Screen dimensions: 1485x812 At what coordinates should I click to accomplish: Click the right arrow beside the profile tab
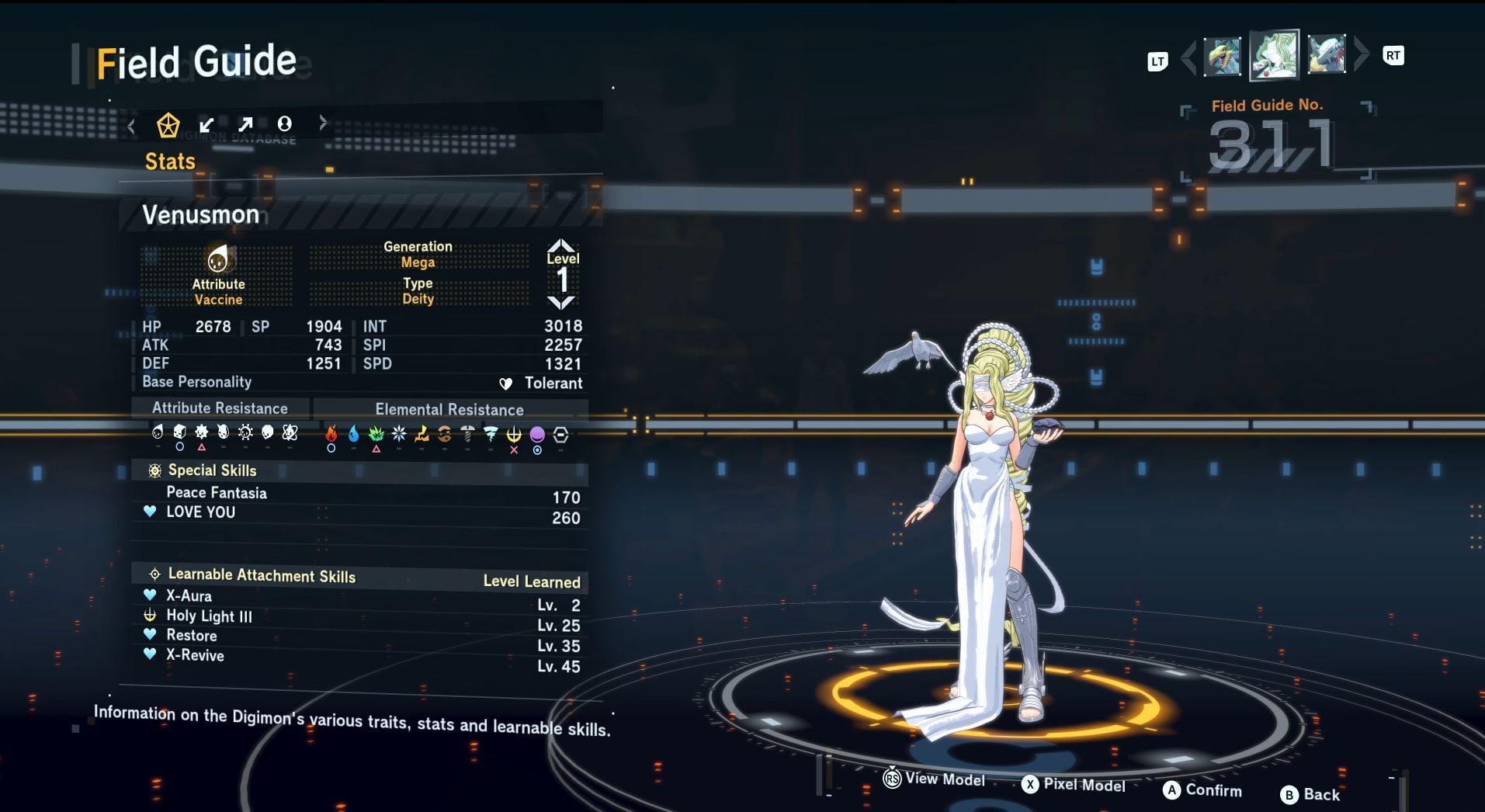pyautogui.click(x=323, y=123)
